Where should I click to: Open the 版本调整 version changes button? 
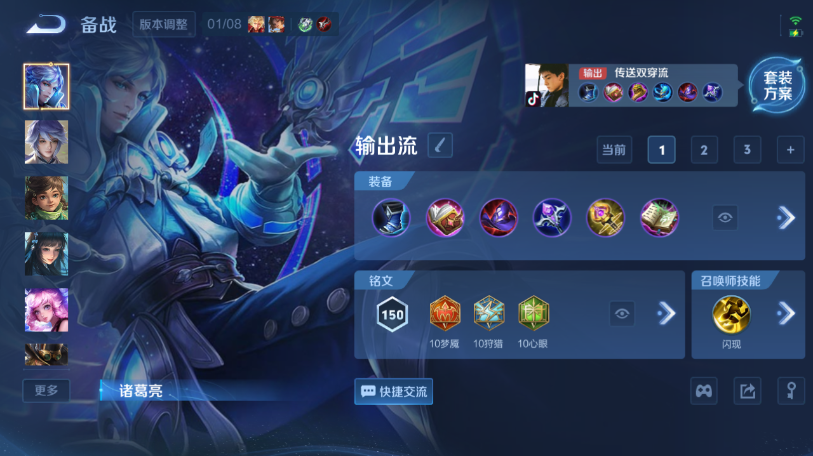164,24
